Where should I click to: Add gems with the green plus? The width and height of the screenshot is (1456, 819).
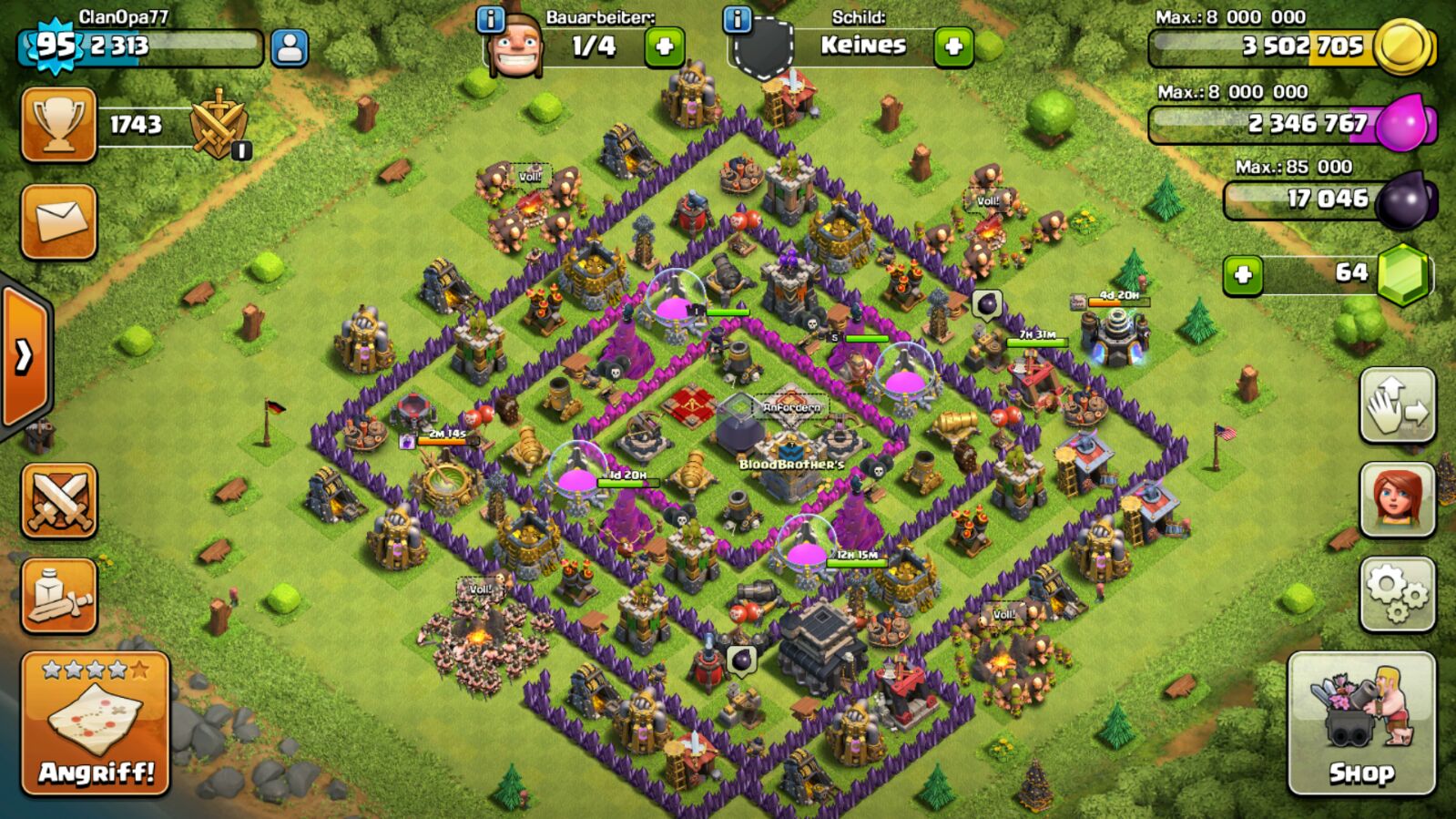tap(1243, 274)
